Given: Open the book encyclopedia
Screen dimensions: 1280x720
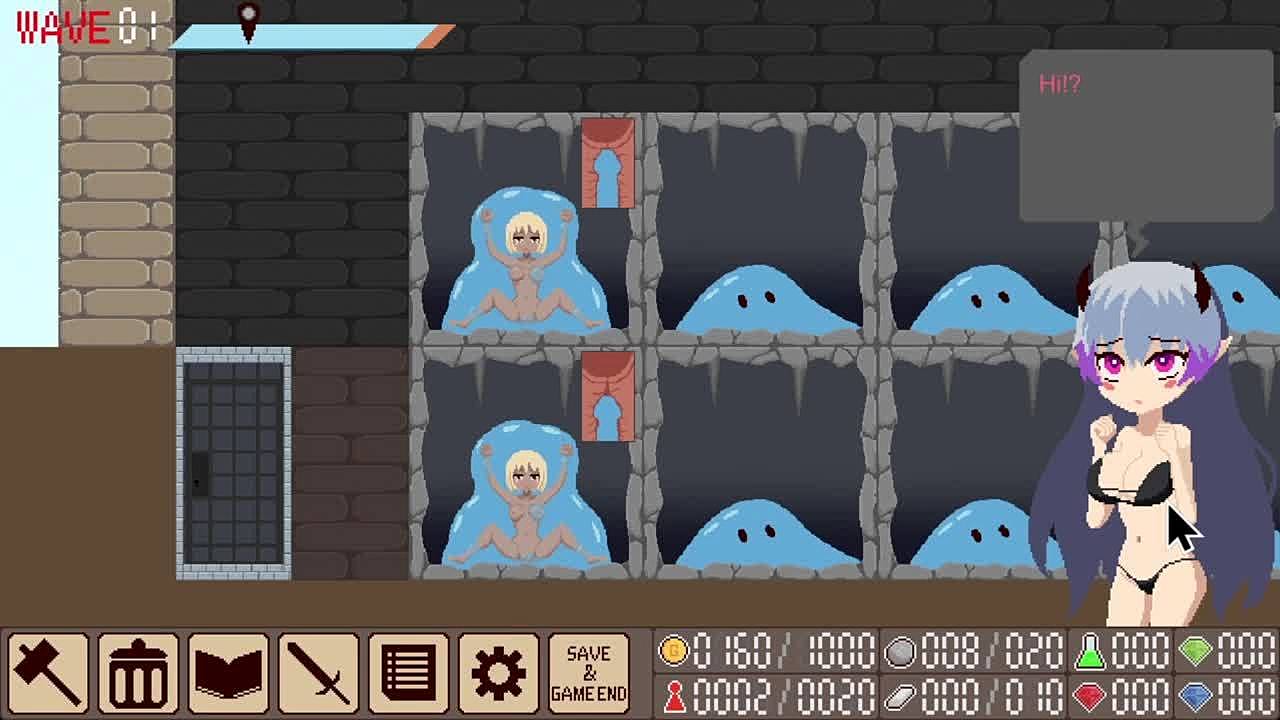Looking at the screenshot, I should tap(228, 673).
